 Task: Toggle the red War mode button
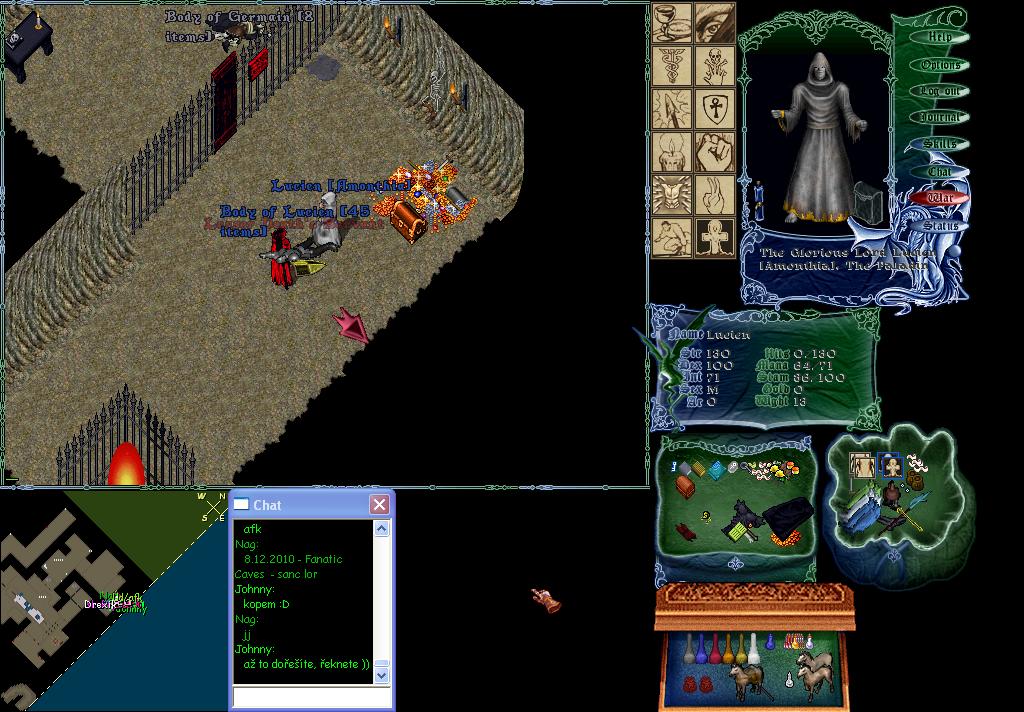[941, 198]
